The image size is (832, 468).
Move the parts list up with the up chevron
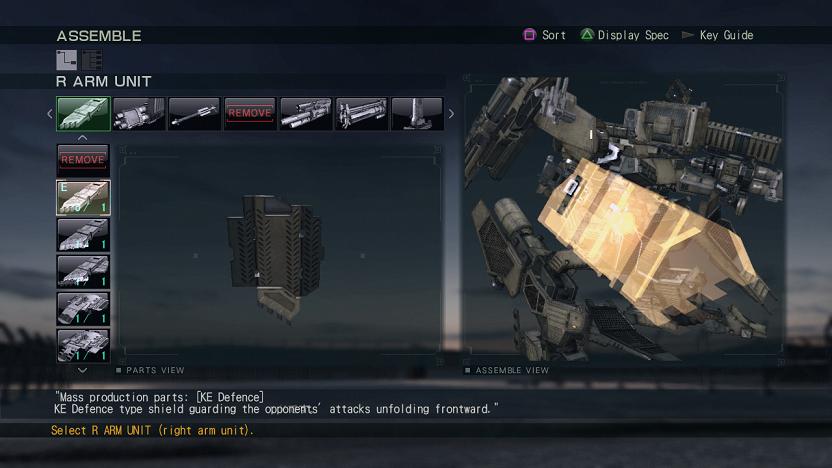point(83,138)
